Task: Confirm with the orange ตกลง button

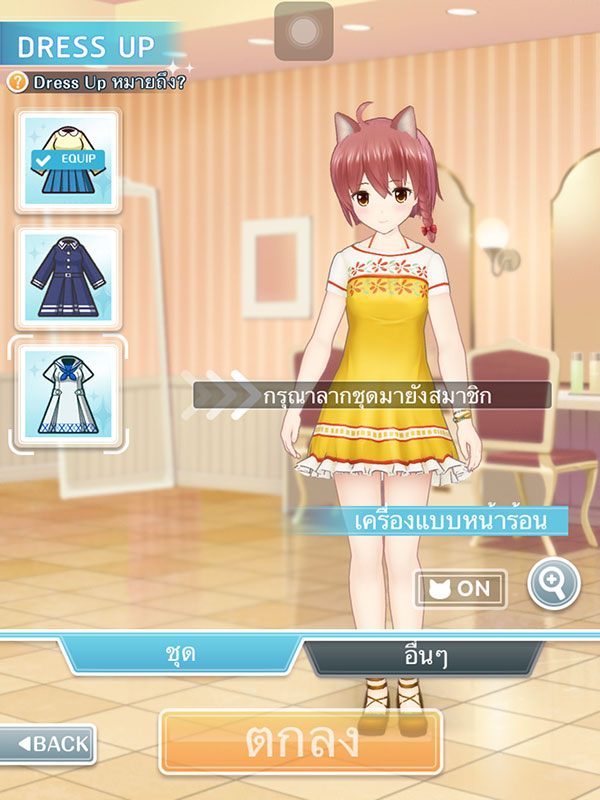Action: (300, 741)
